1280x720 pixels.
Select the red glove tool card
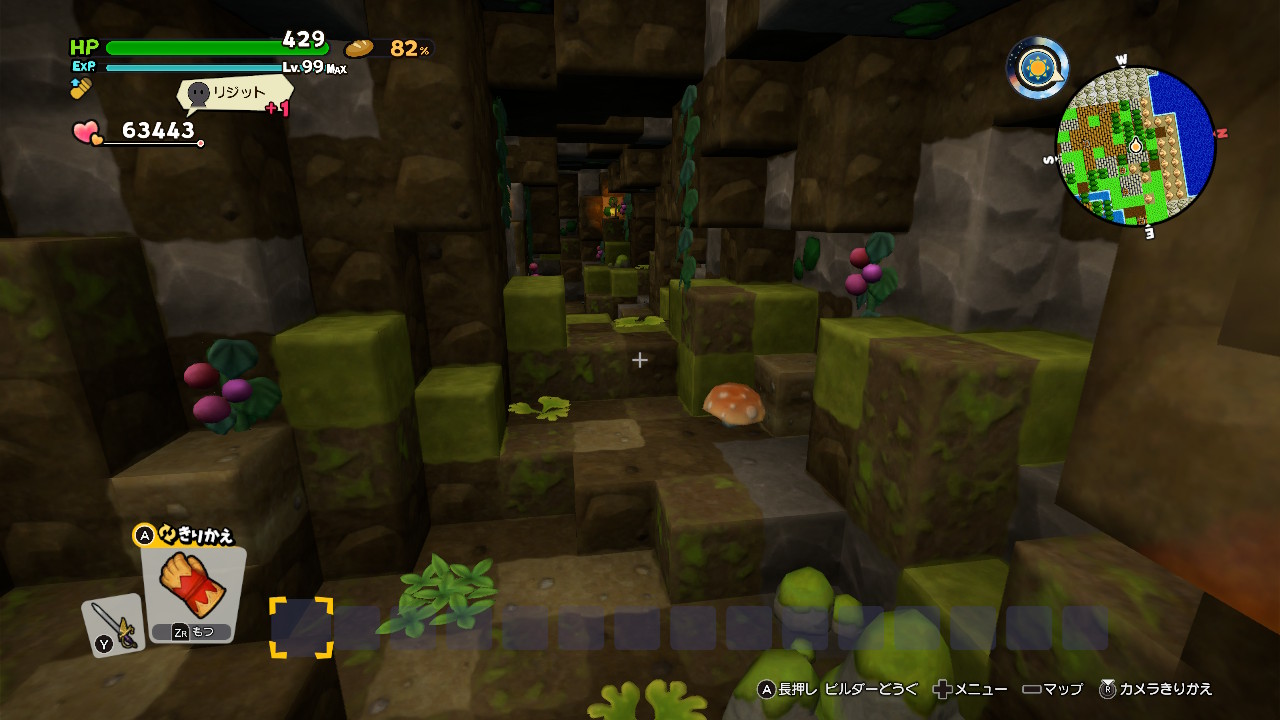coord(193,593)
